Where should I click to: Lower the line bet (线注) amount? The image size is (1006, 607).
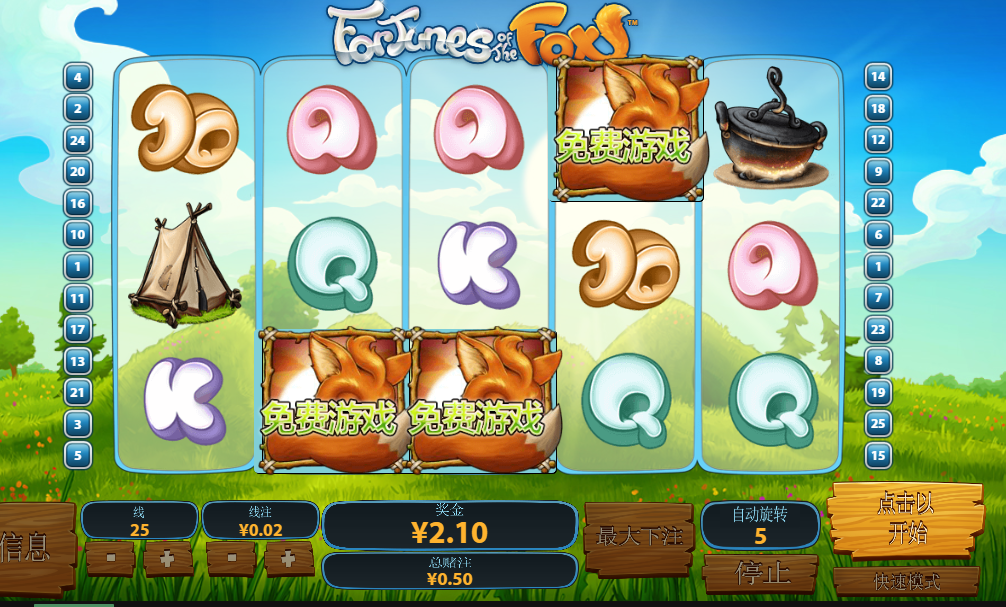(231, 558)
